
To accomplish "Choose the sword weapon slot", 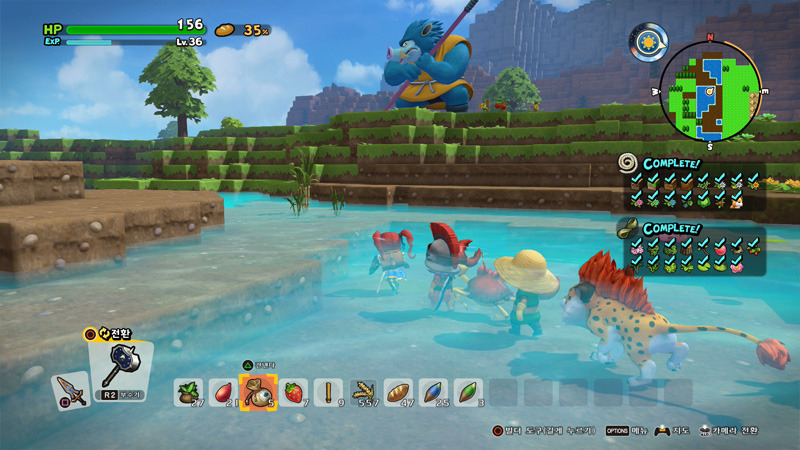I will 71,390.
